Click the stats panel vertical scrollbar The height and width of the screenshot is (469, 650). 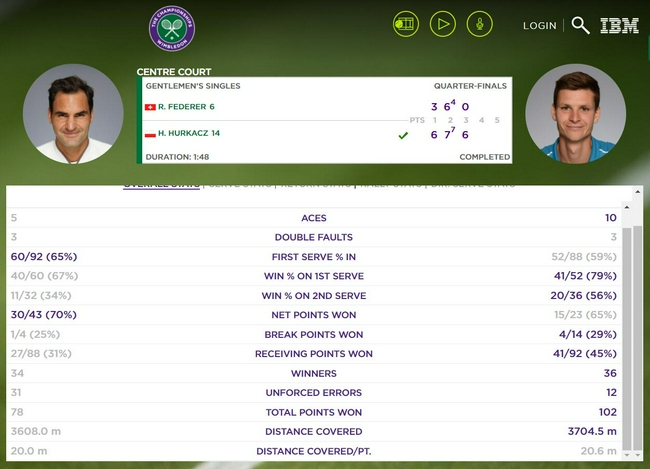point(627,330)
